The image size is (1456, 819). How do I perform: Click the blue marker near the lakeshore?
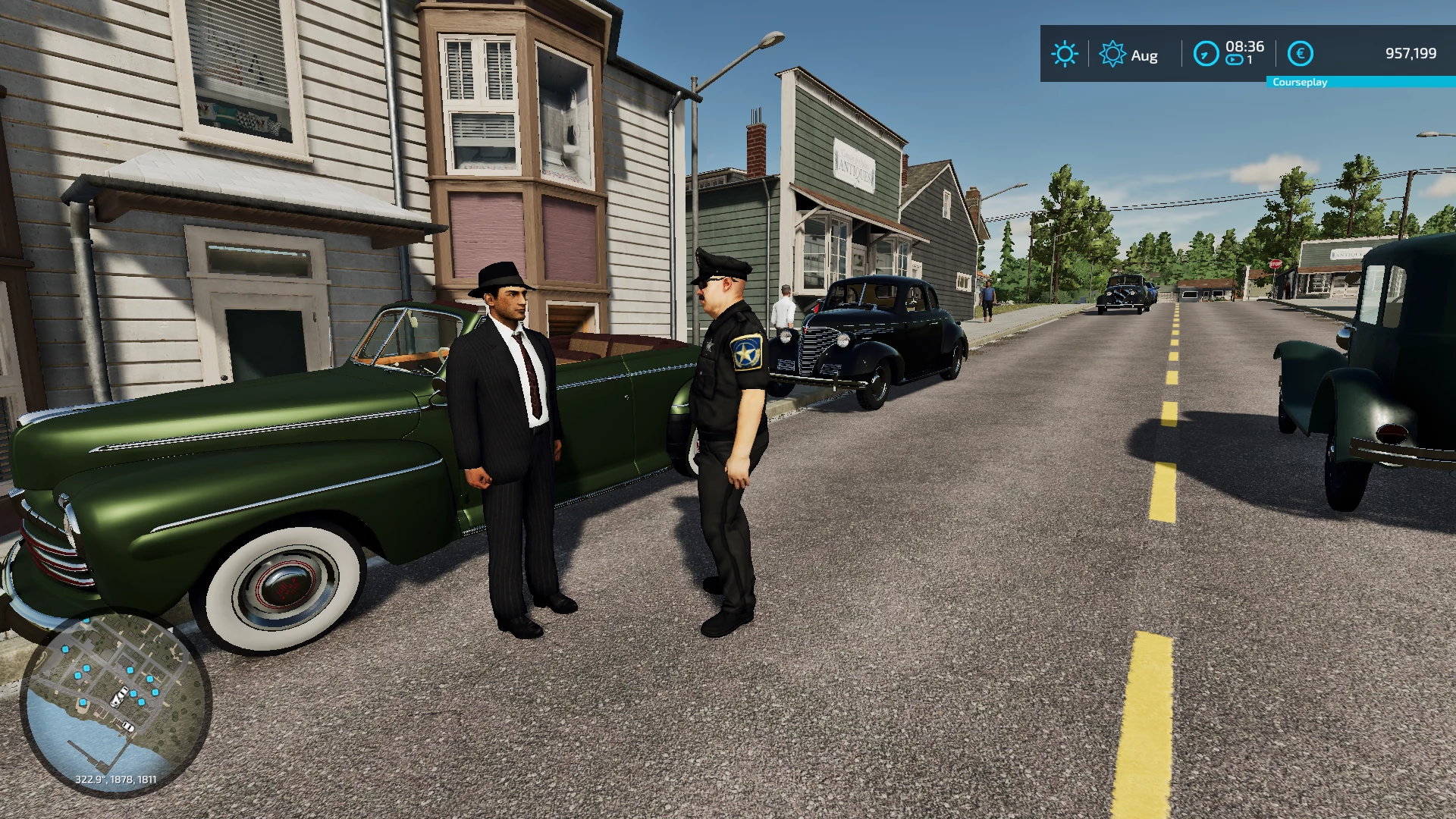[83, 702]
